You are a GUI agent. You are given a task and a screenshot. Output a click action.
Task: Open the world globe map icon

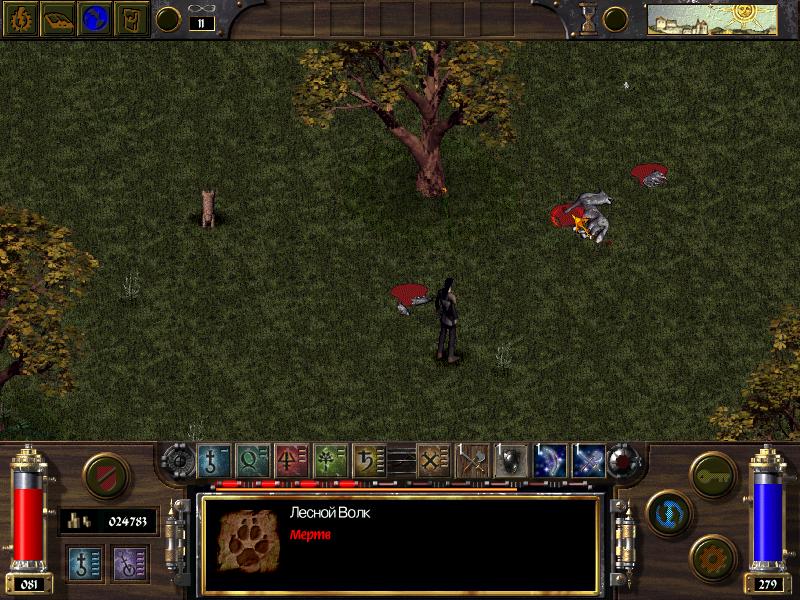(x=94, y=18)
